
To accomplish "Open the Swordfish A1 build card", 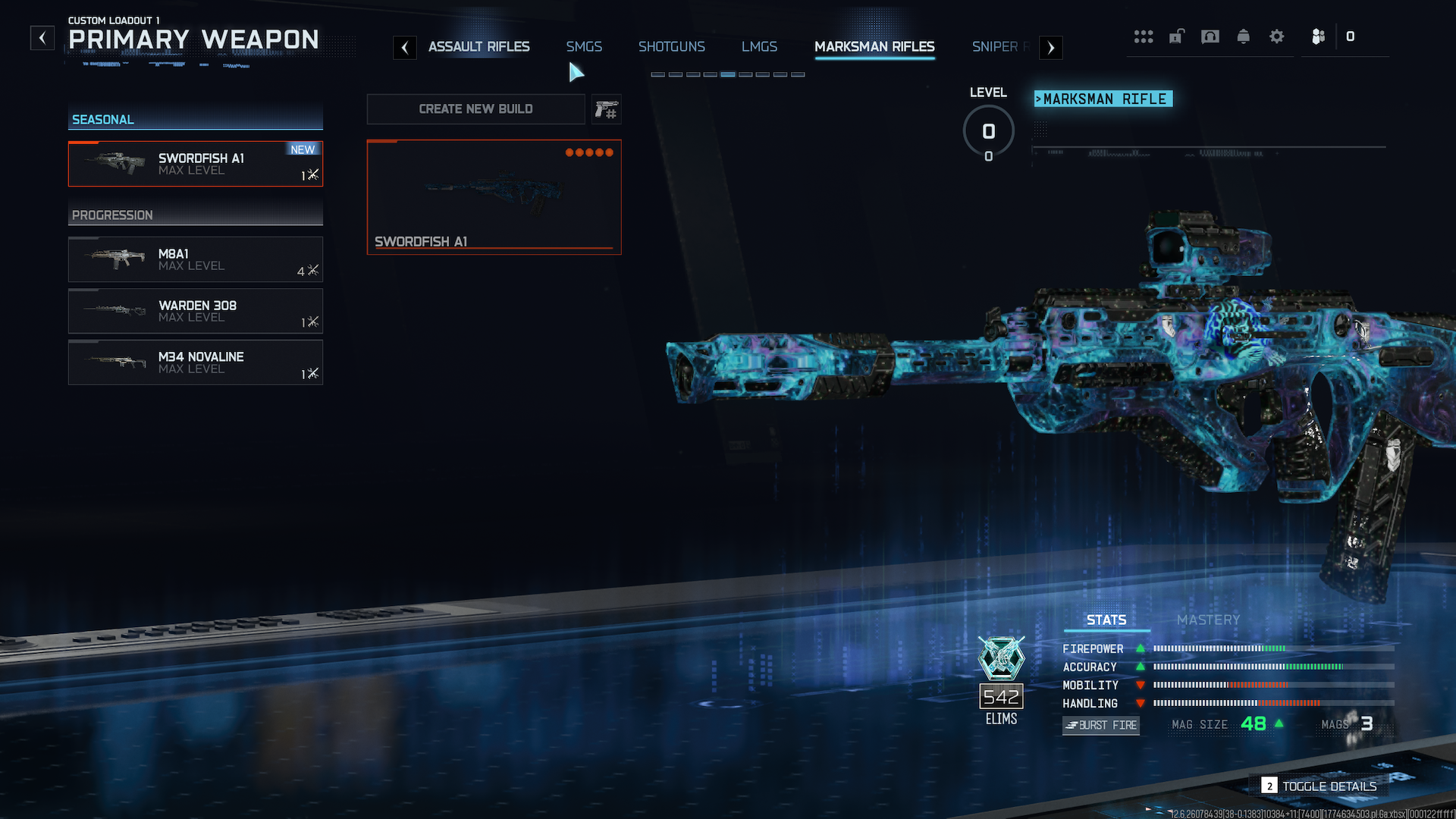I will [x=494, y=197].
